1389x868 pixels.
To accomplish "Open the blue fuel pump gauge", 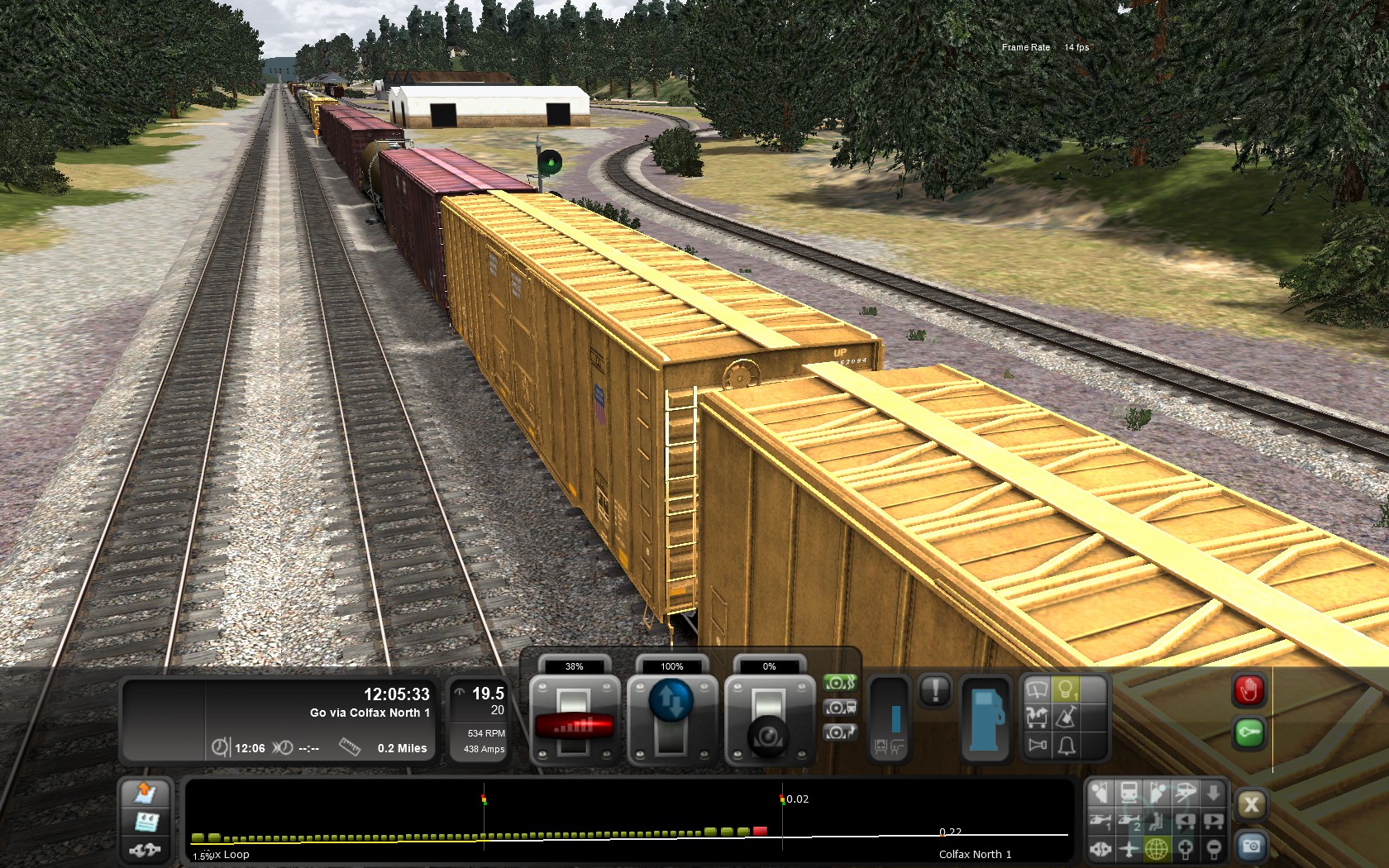I will (986, 718).
